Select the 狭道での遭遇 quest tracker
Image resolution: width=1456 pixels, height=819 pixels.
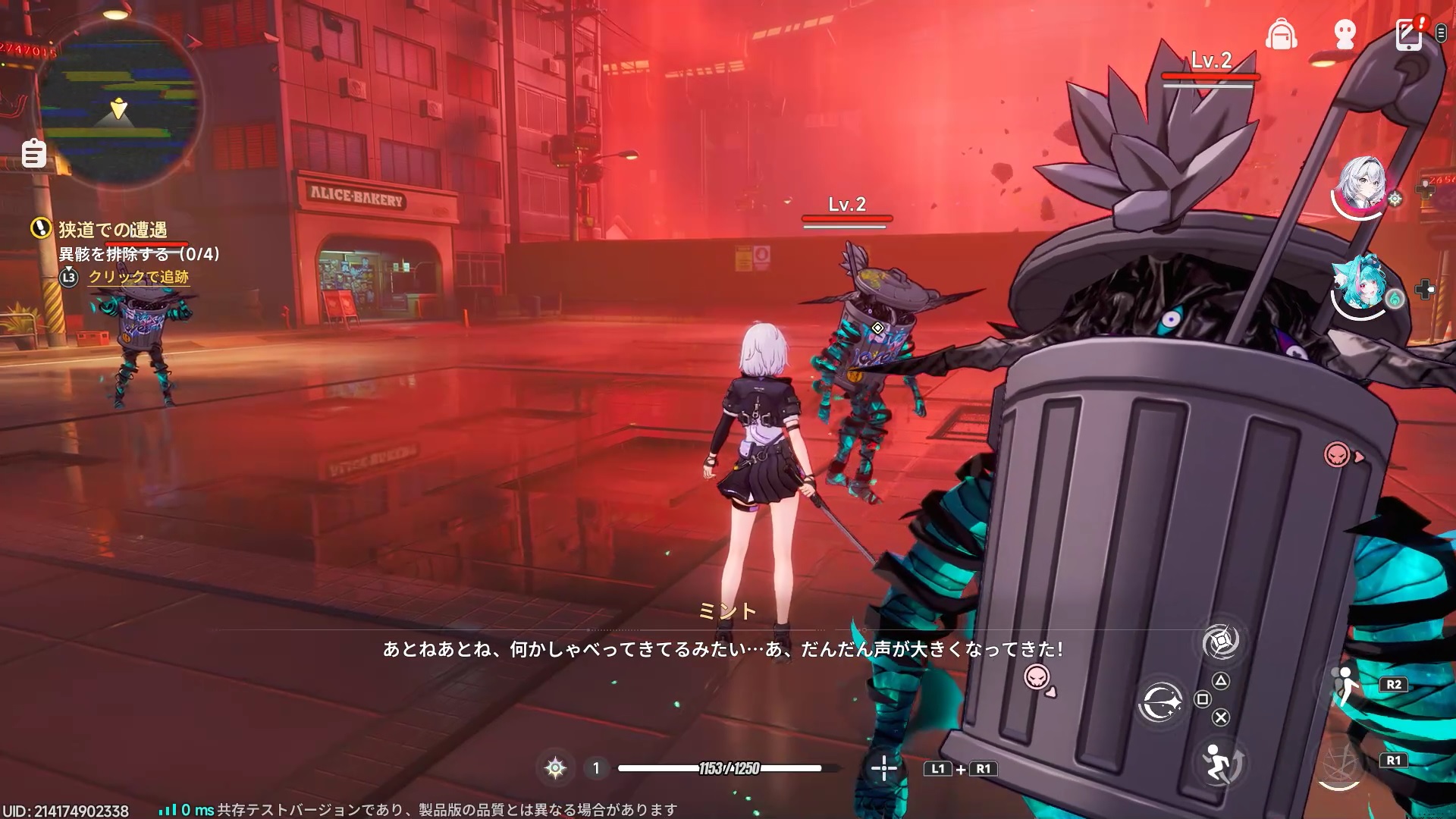(x=112, y=229)
